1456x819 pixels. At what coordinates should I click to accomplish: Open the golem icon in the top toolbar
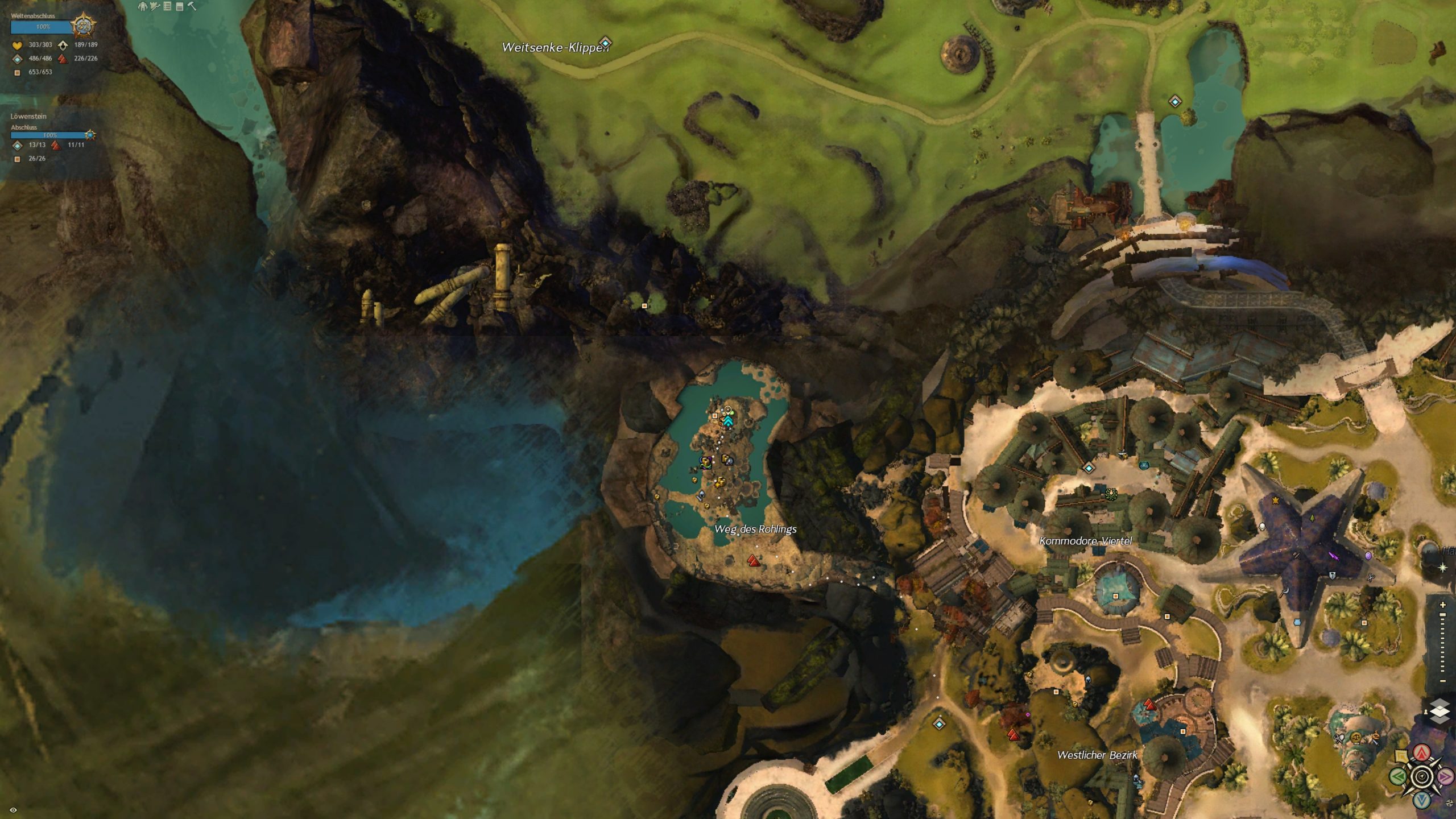click(x=143, y=6)
